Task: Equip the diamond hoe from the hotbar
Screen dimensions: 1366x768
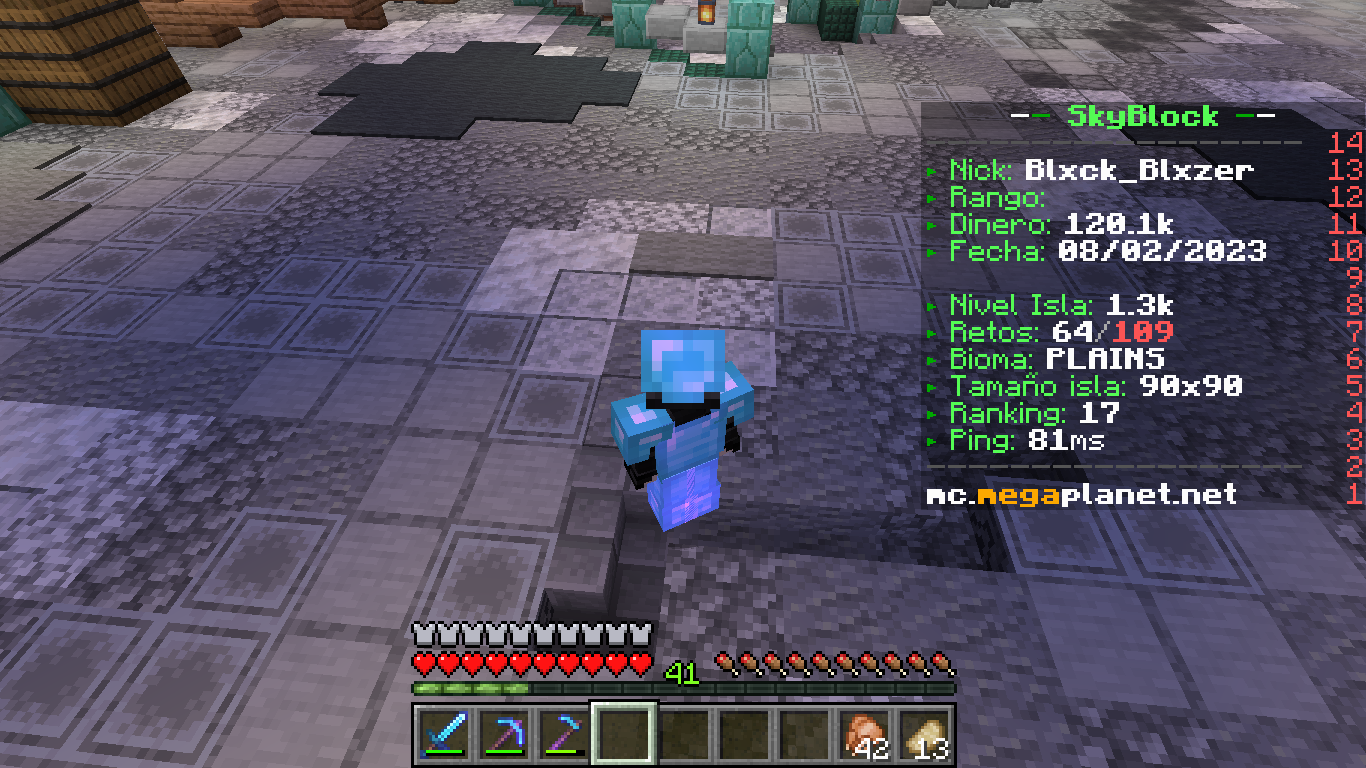Action: click(563, 735)
